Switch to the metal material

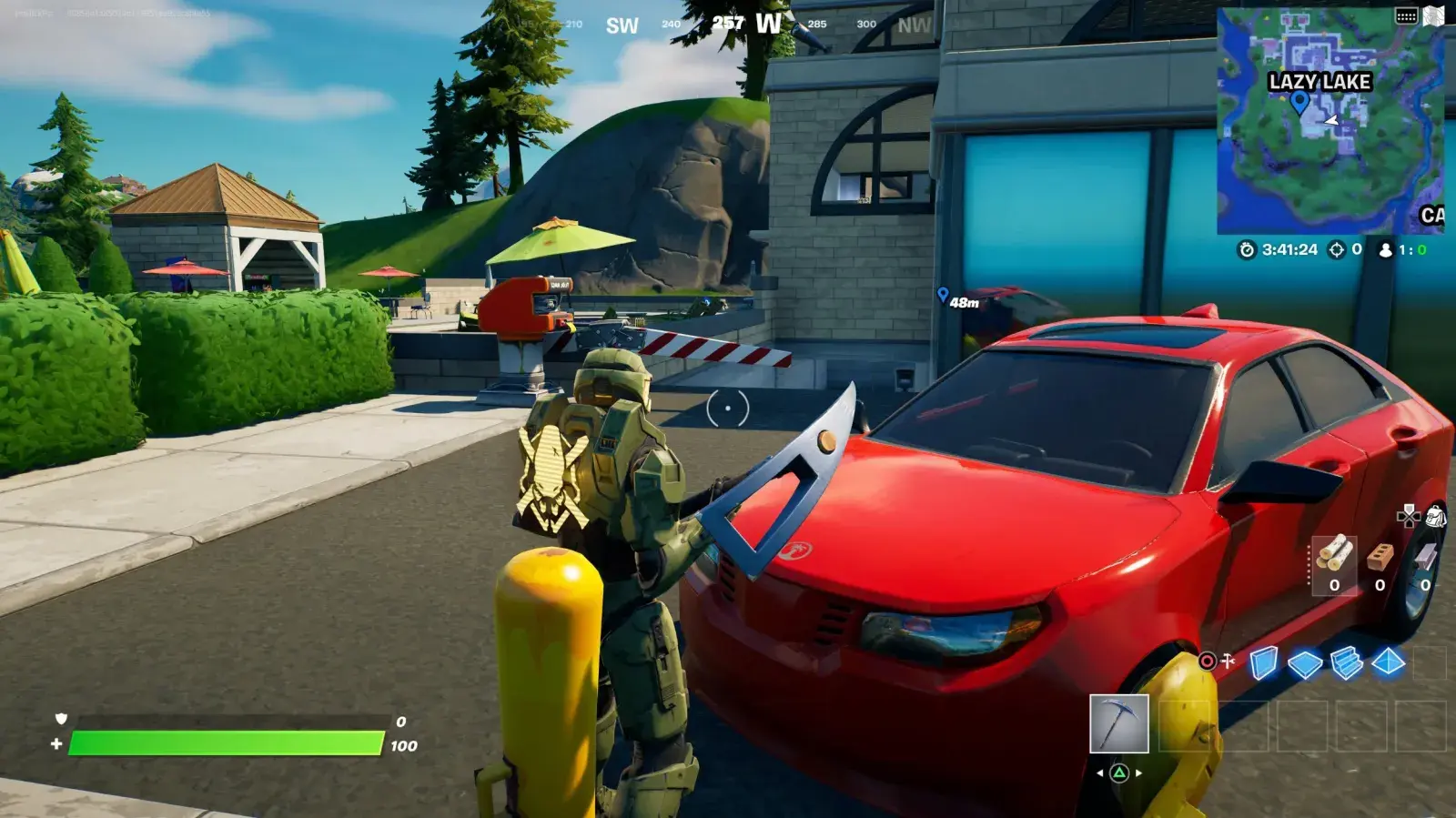[1425, 557]
